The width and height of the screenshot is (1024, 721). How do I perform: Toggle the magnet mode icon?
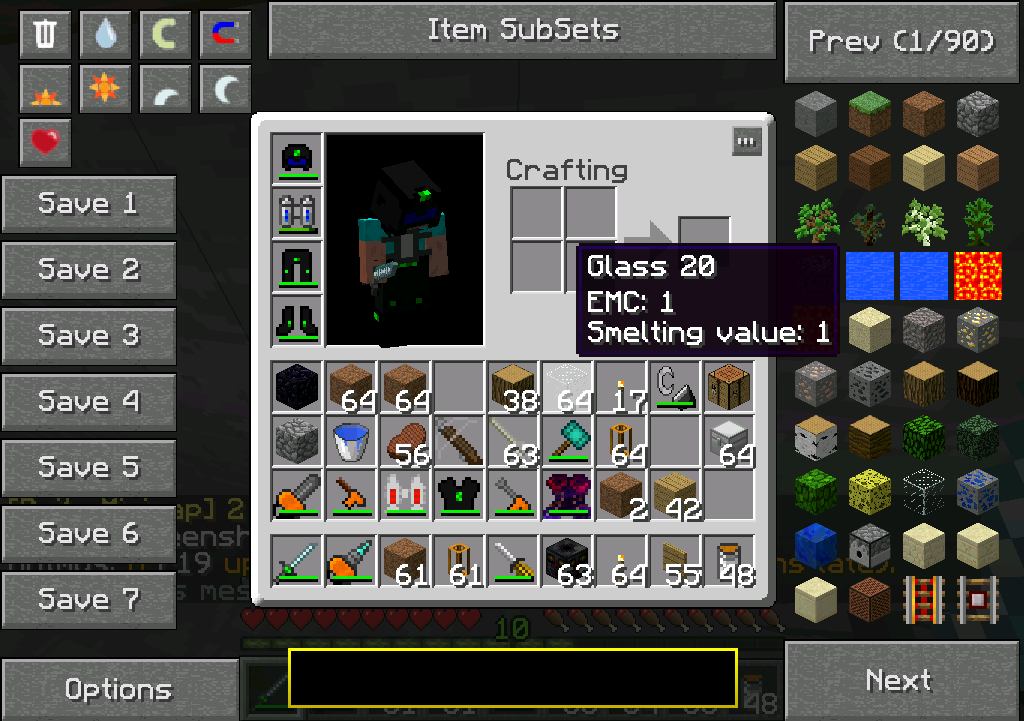pos(225,35)
